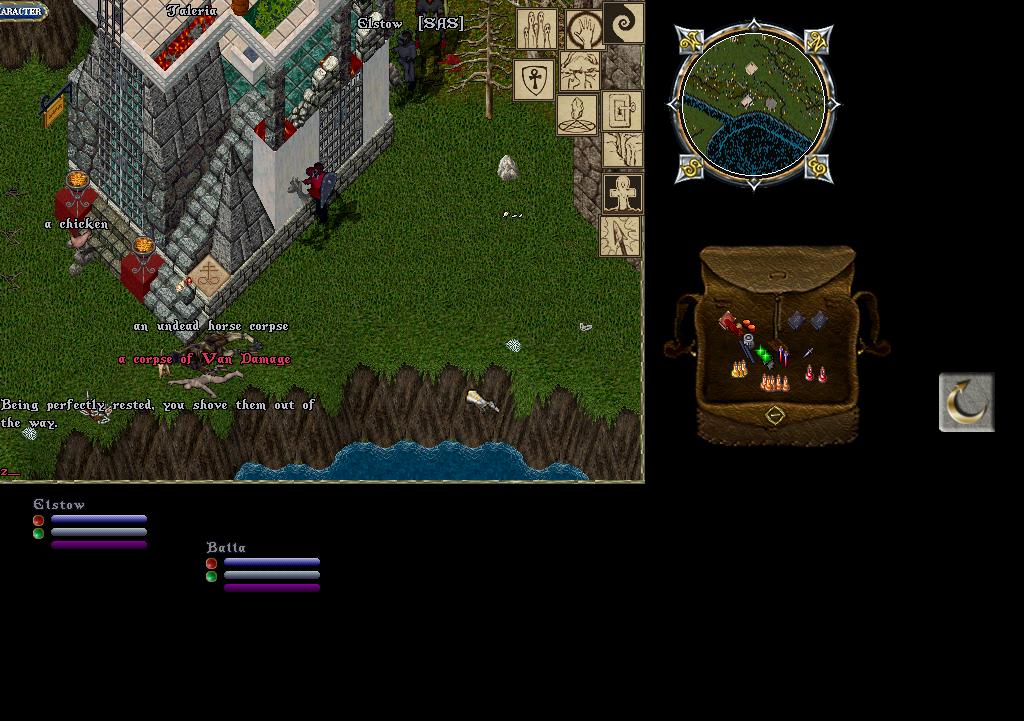The width and height of the screenshot is (1024, 721).
Task: Pick the orange potions in the backpack
Action: point(773,382)
